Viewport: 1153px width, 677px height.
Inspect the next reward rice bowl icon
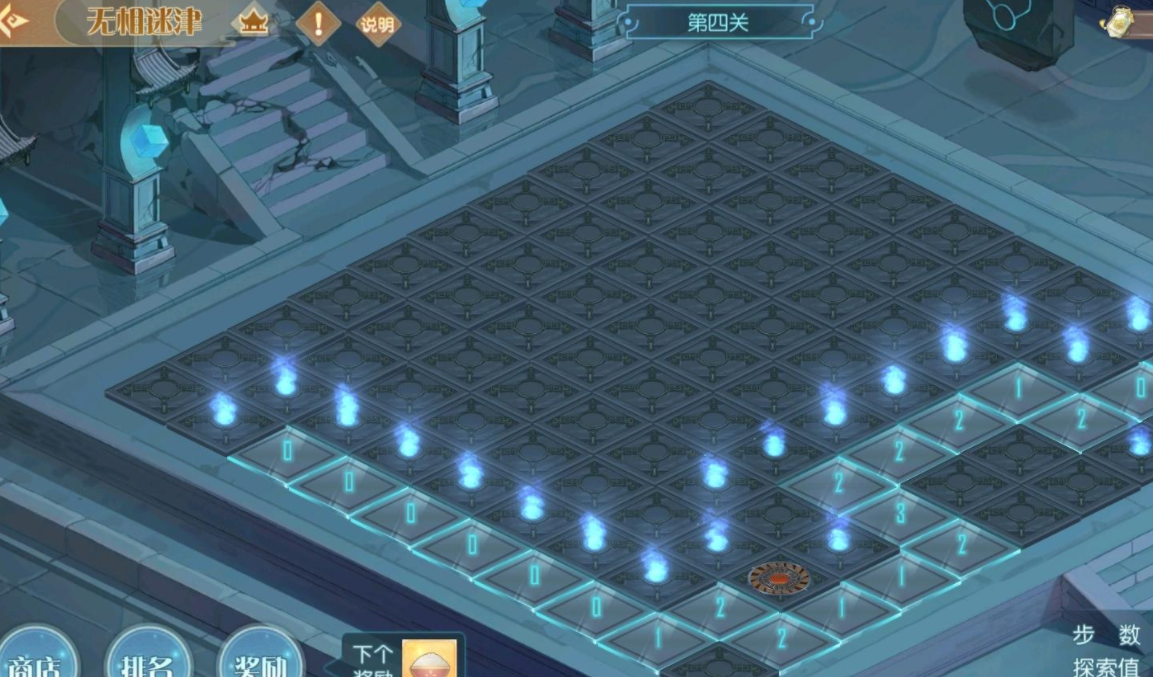click(429, 659)
